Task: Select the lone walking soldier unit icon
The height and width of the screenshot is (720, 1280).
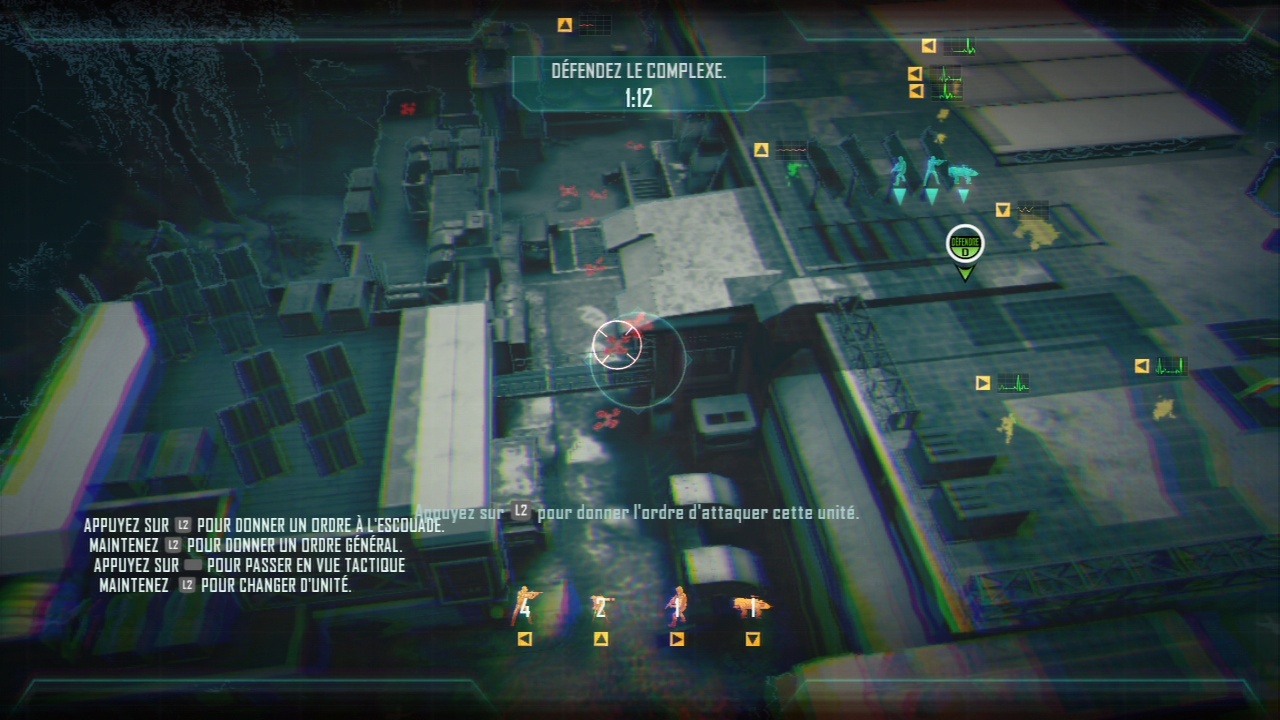Action: pos(677,605)
